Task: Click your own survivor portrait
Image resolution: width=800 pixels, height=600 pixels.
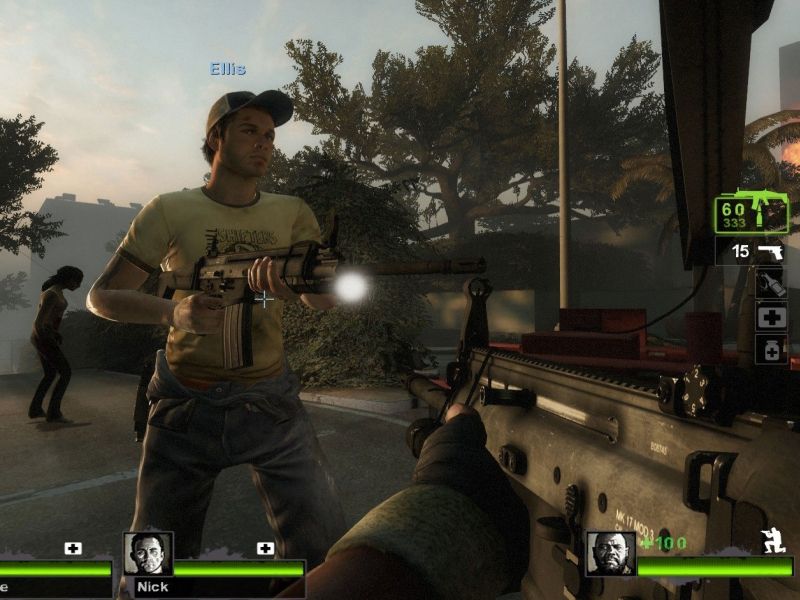Action: (610, 553)
